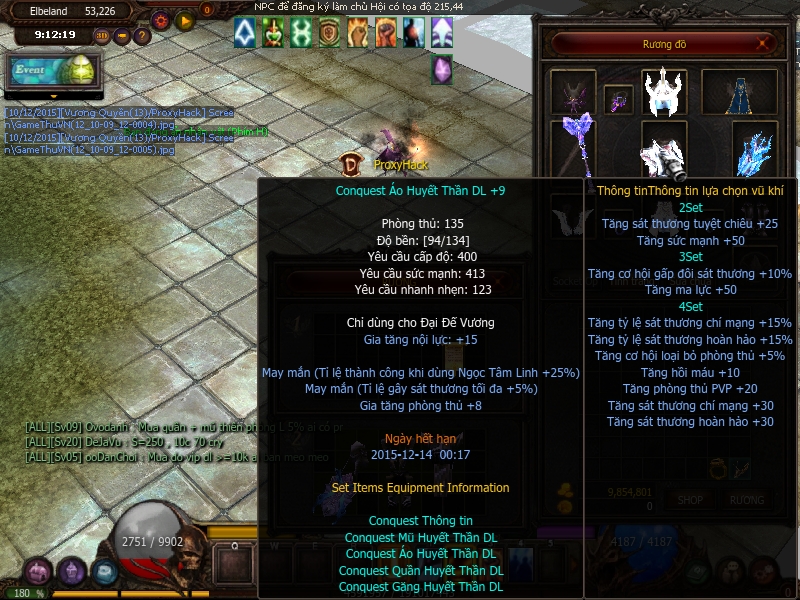Click the orange play arrow button
This screenshot has width=800, height=600.
184,19
